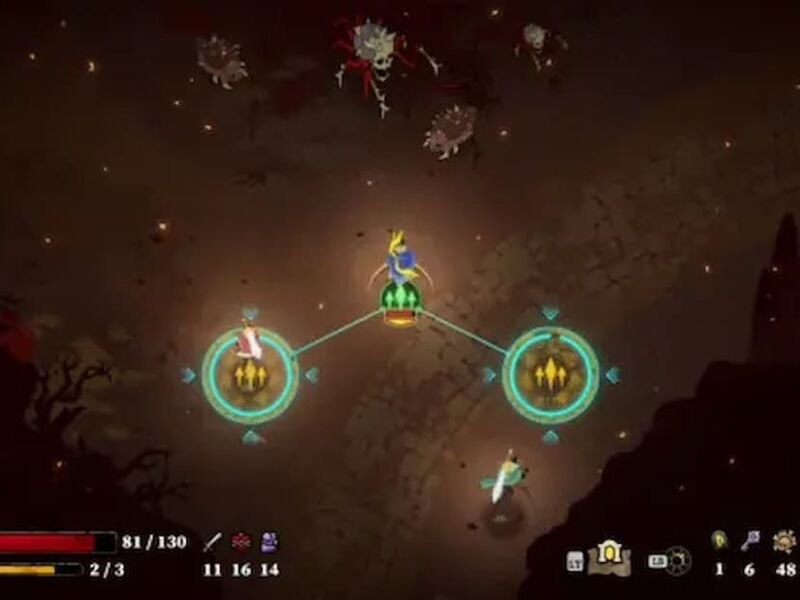Open the spoked wheel ability icon
This screenshot has height=600, width=800.
[677, 559]
